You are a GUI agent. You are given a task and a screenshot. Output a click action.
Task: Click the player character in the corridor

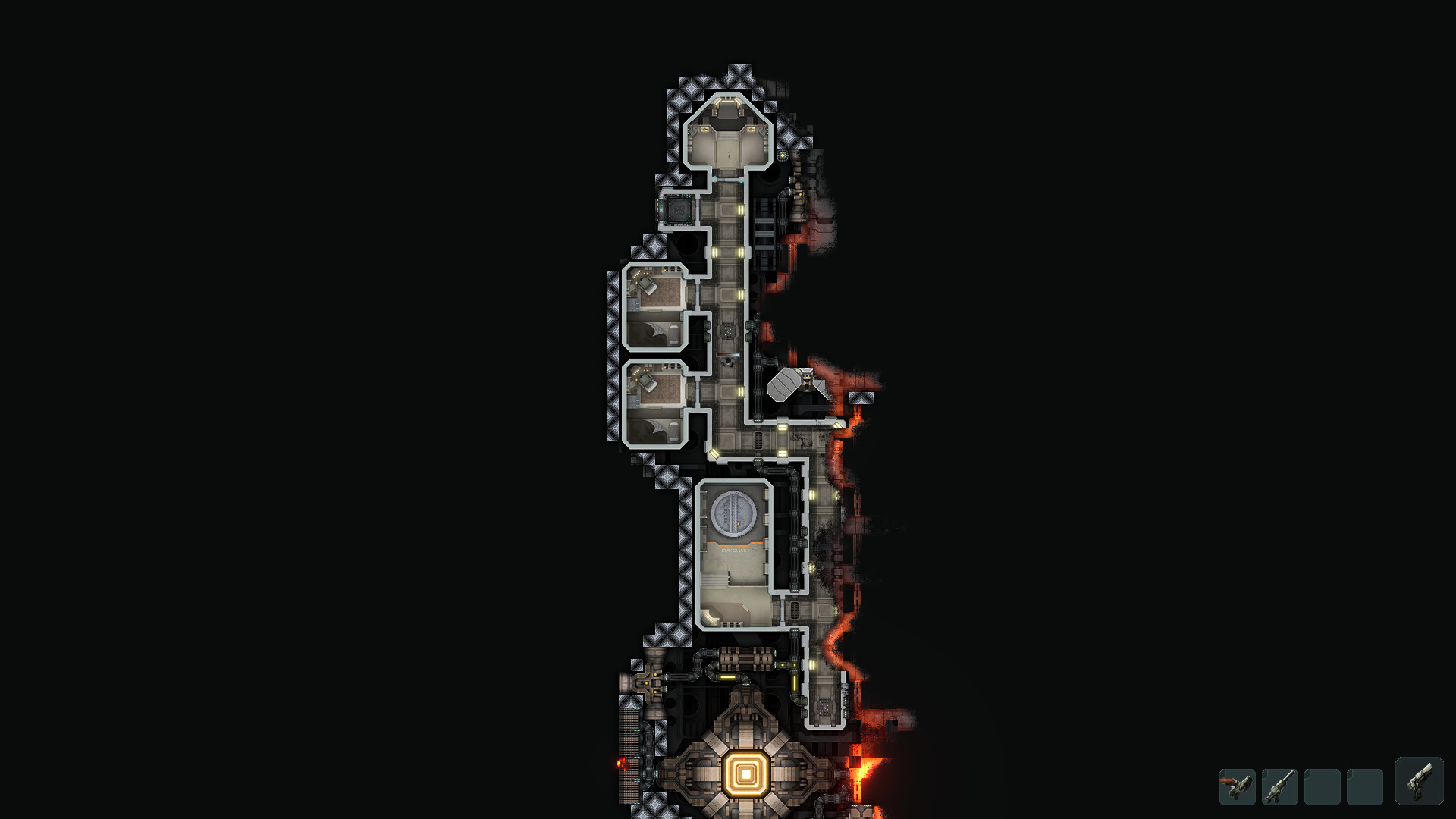tap(729, 362)
